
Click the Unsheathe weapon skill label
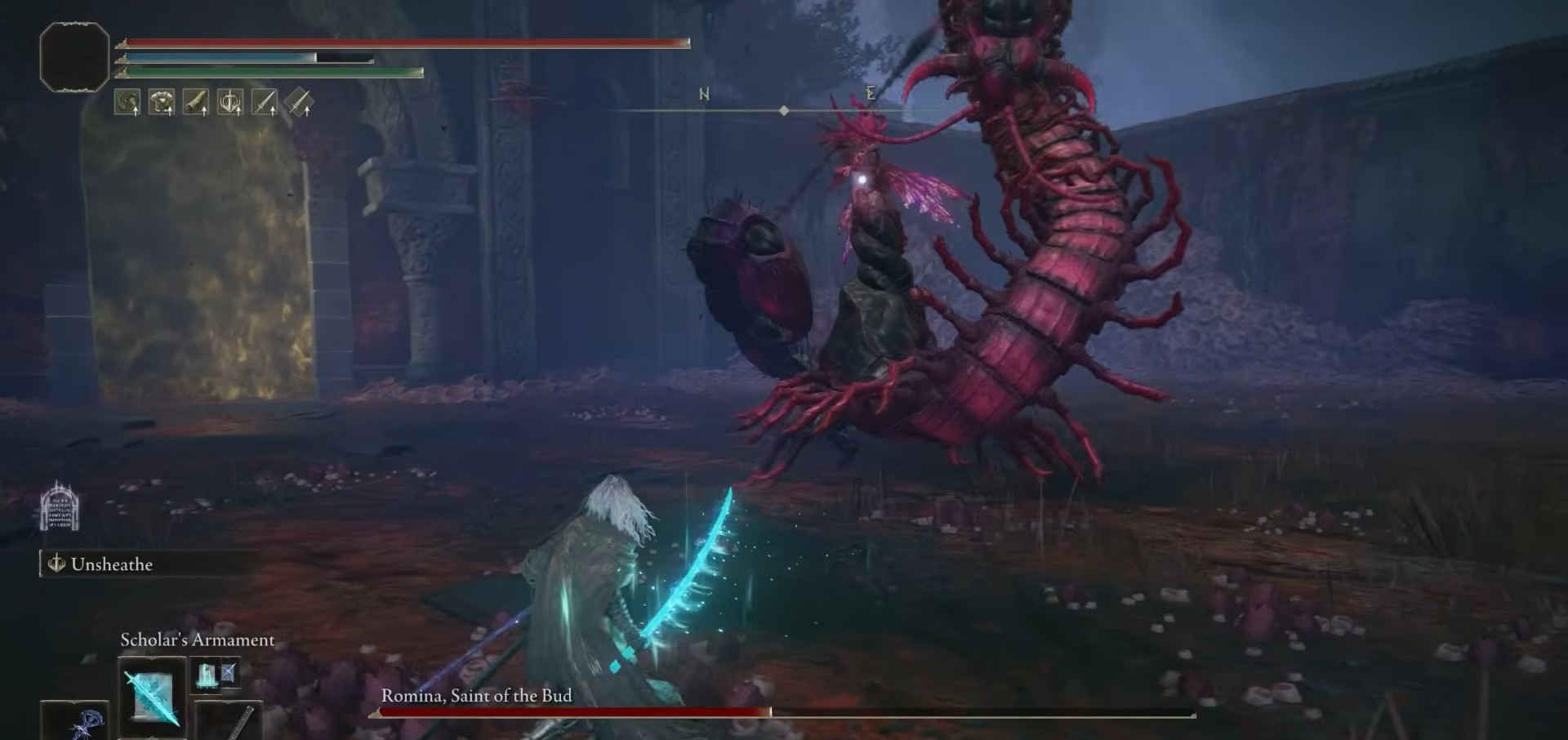(x=111, y=564)
